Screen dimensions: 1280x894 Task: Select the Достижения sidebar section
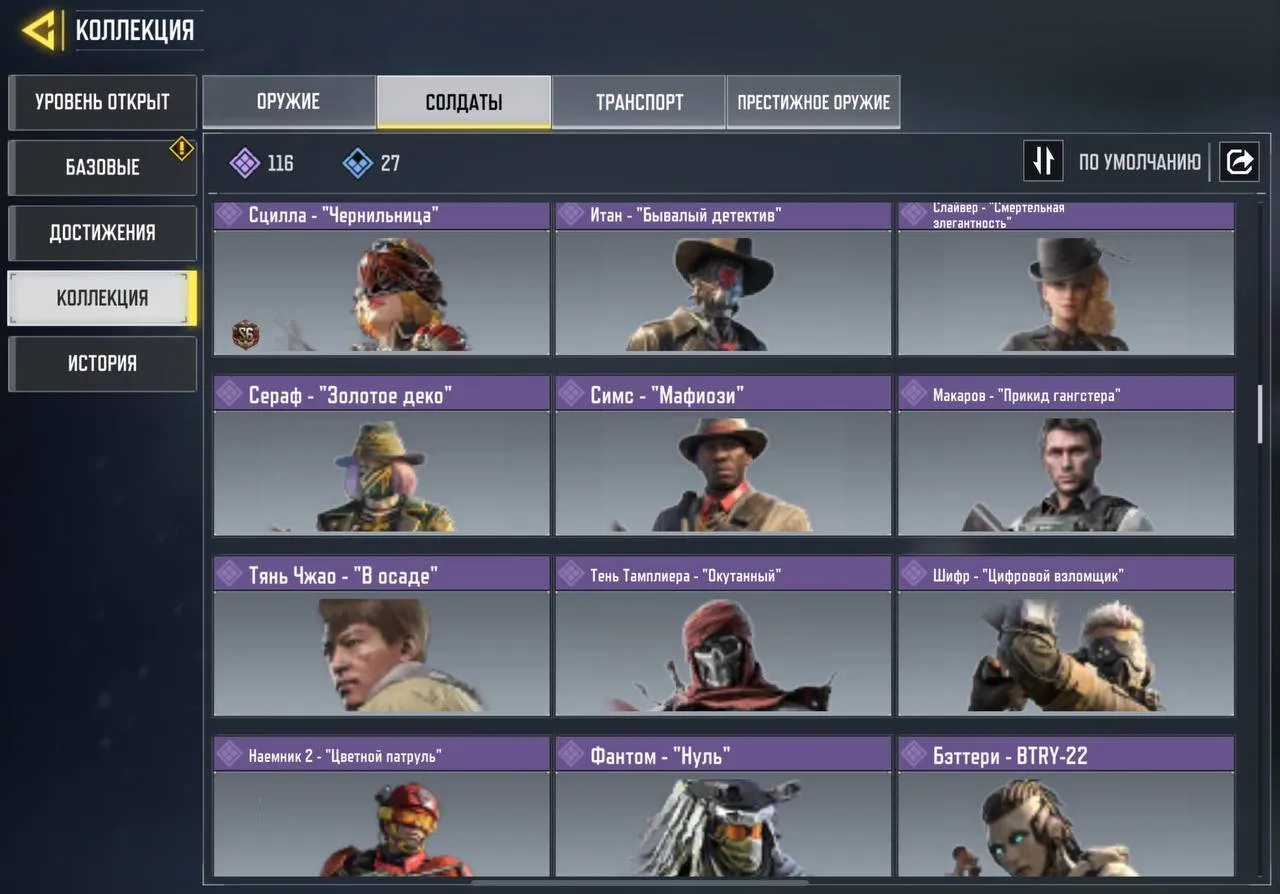click(100, 233)
